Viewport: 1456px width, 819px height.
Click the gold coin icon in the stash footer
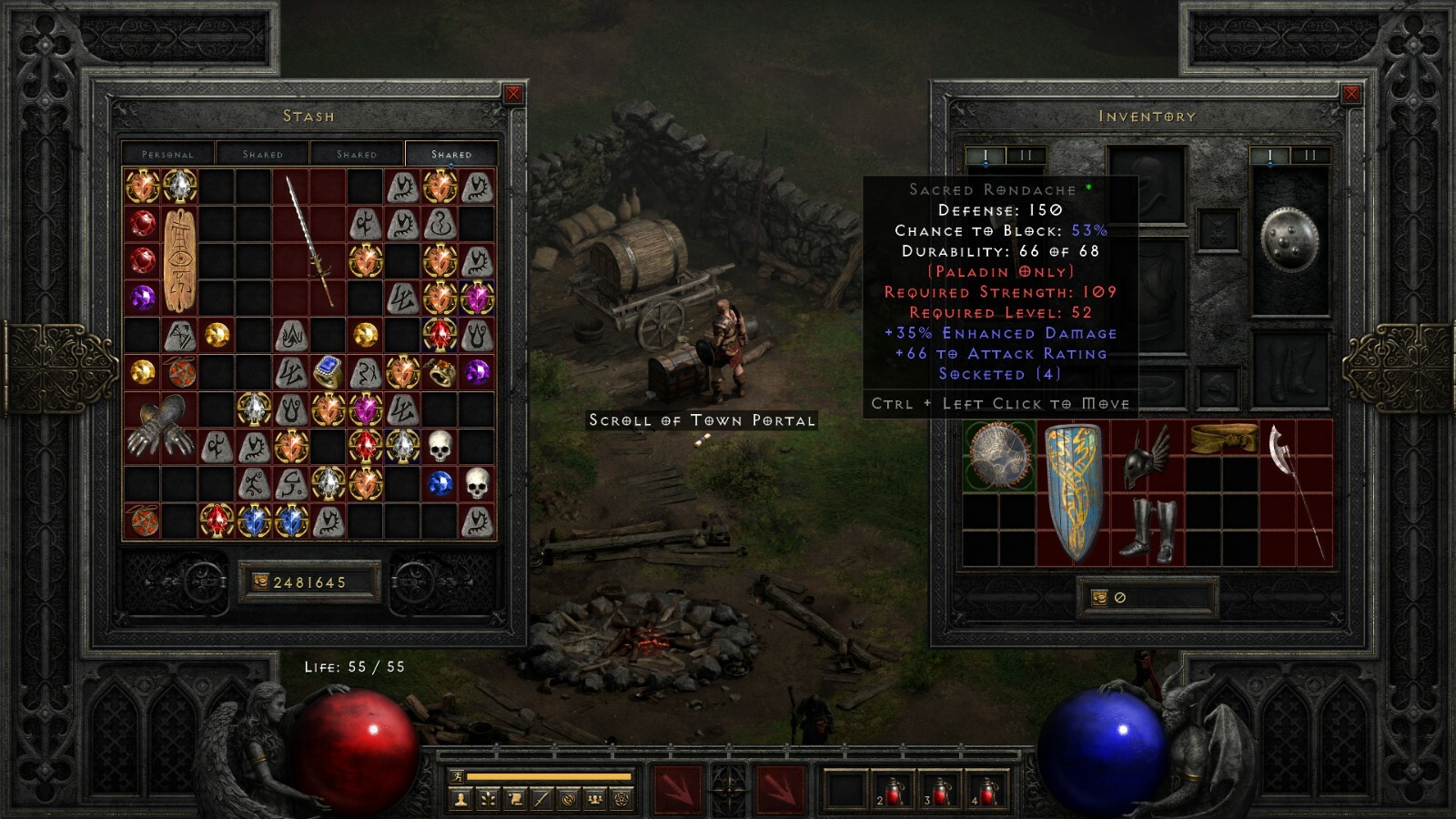tap(261, 579)
